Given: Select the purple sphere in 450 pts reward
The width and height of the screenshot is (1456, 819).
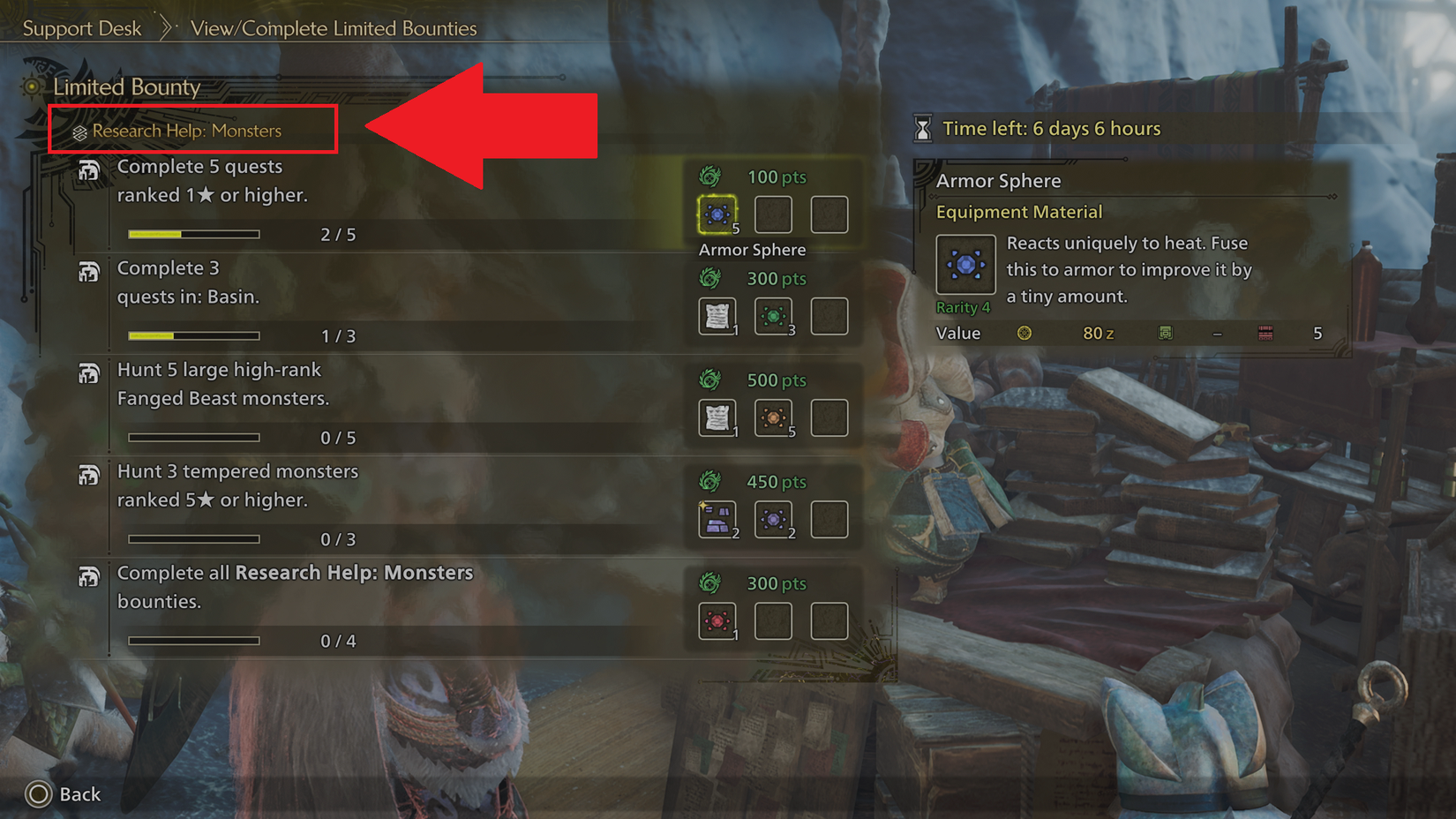Looking at the screenshot, I should (x=774, y=519).
